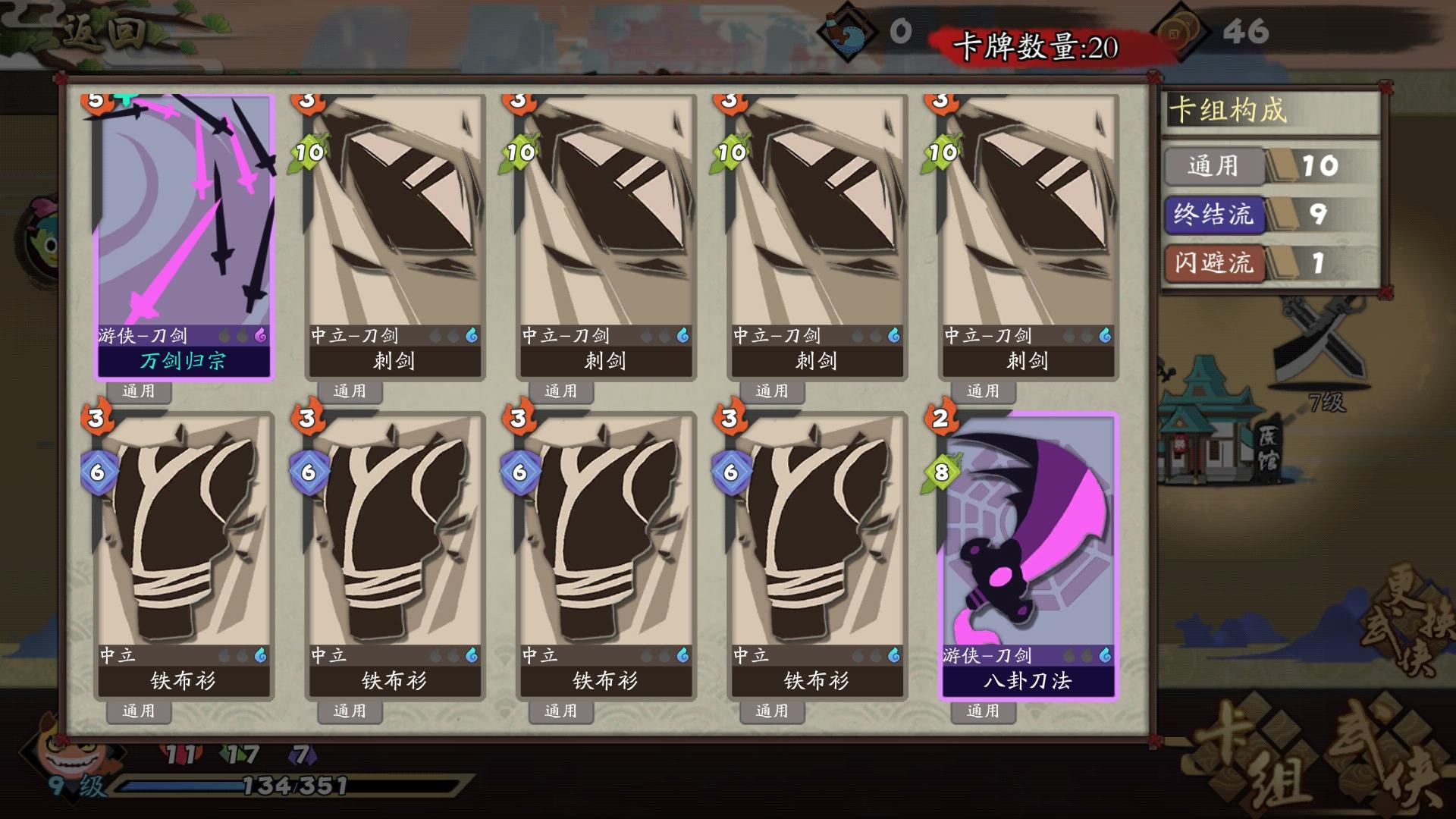
Task: Expand the 通用 tag under 万剑归宗 card
Action: [139, 391]
